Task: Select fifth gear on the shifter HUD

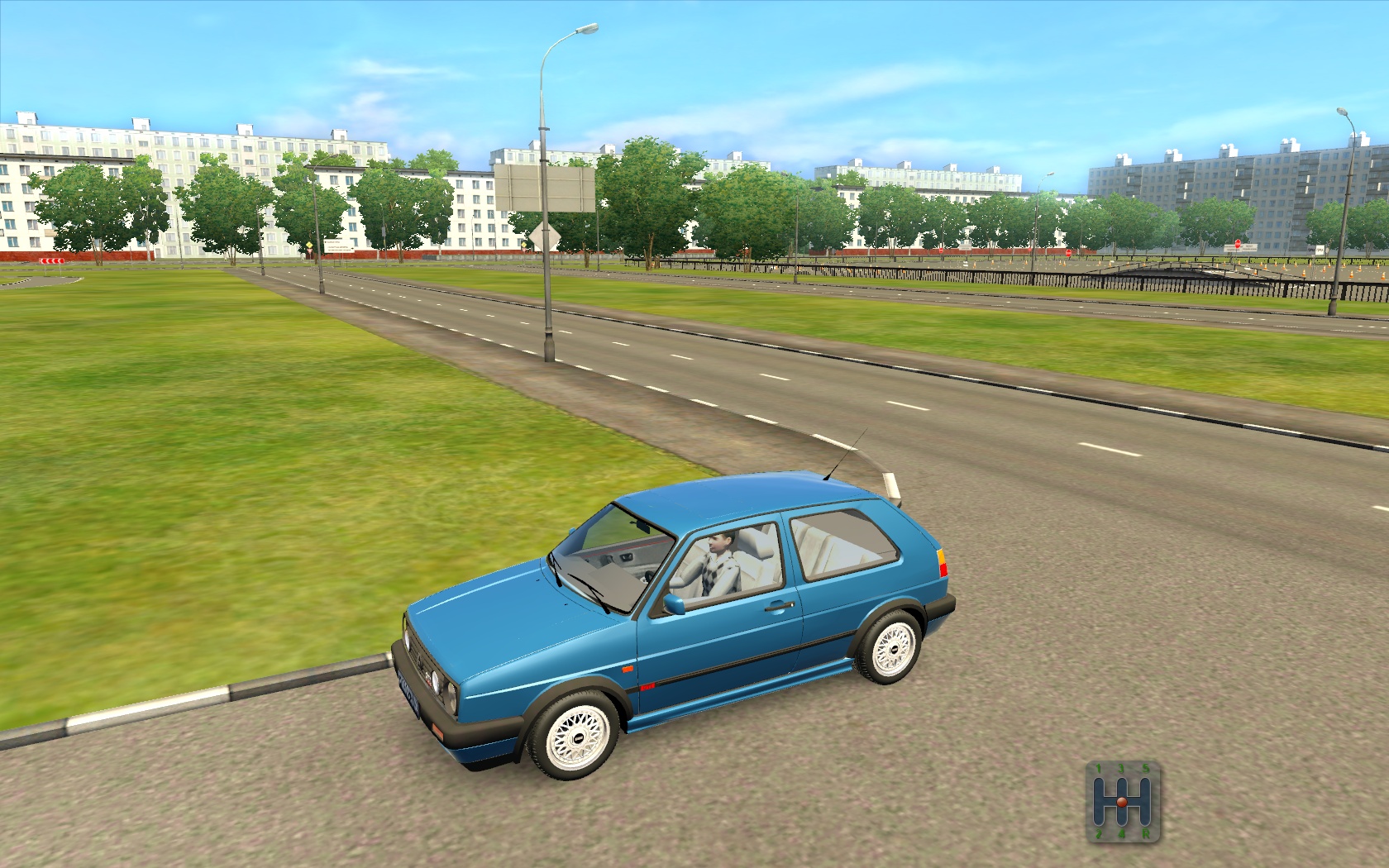Action: coord(1146,782)
